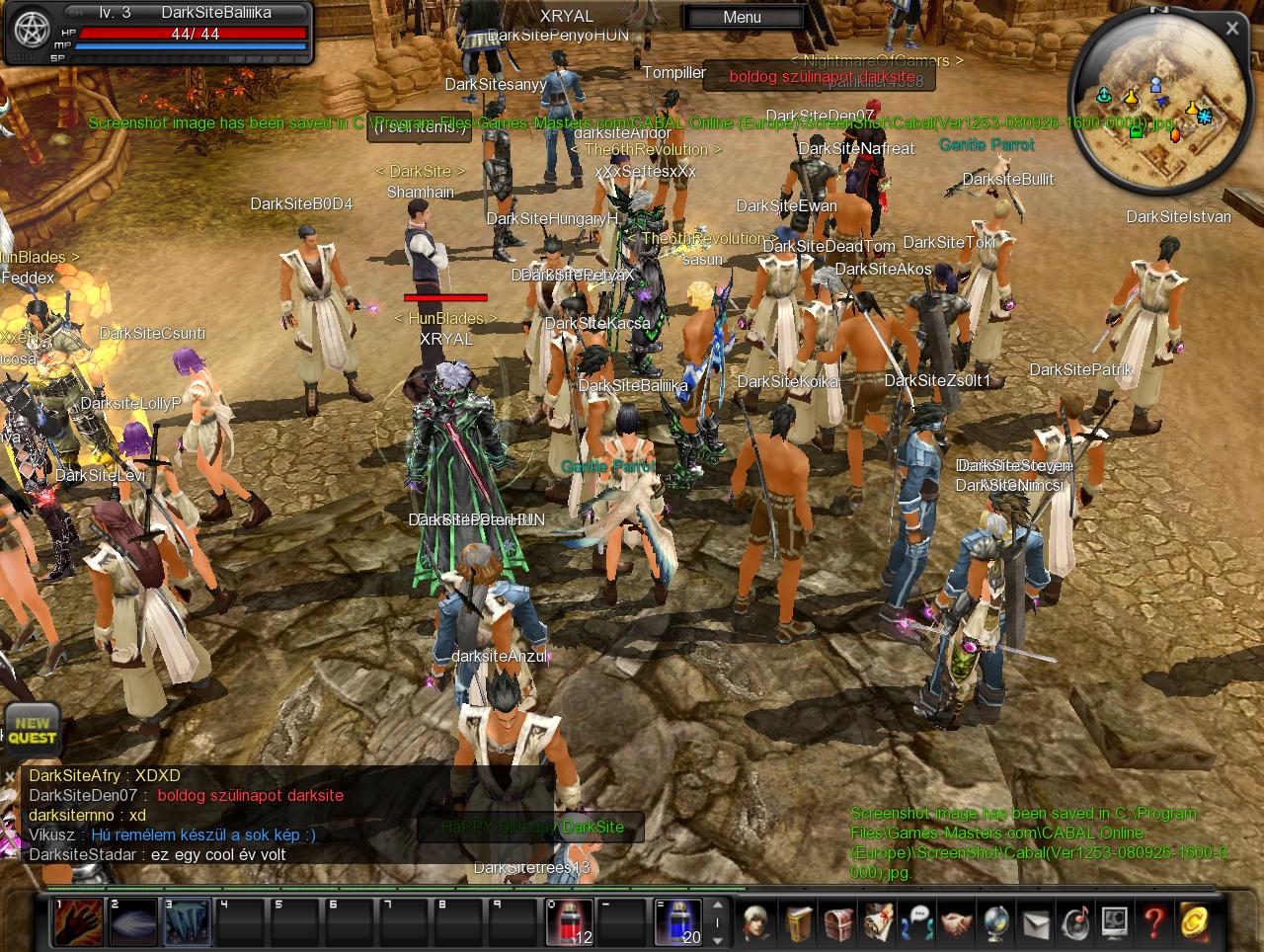Image resolution: width=1264 pixels, height=952 pixels.
Task: Select the HaPPY BirthDay DarkSite chat box
Action: coord(533,827)
